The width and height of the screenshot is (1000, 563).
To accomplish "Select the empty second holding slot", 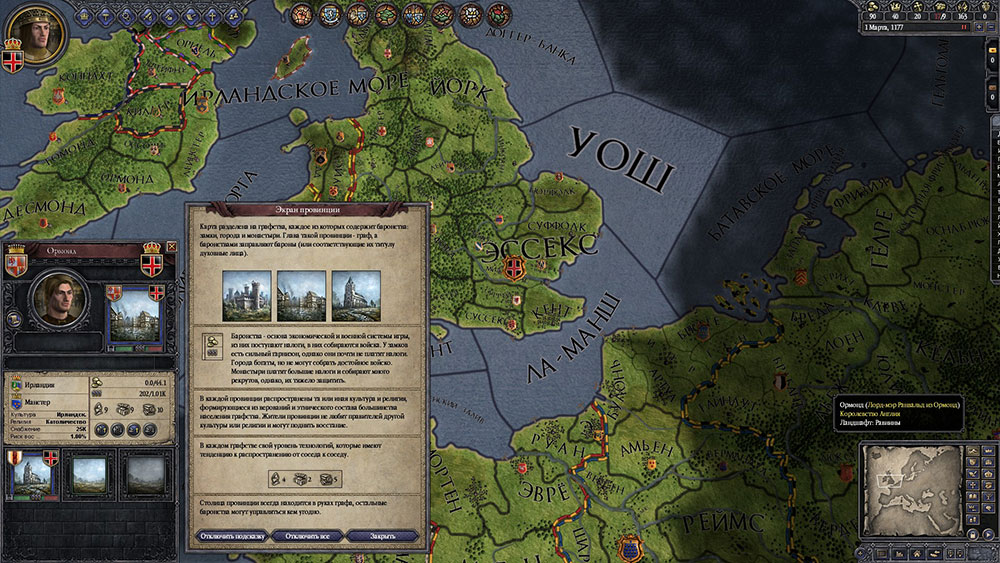I will [88, 475].
